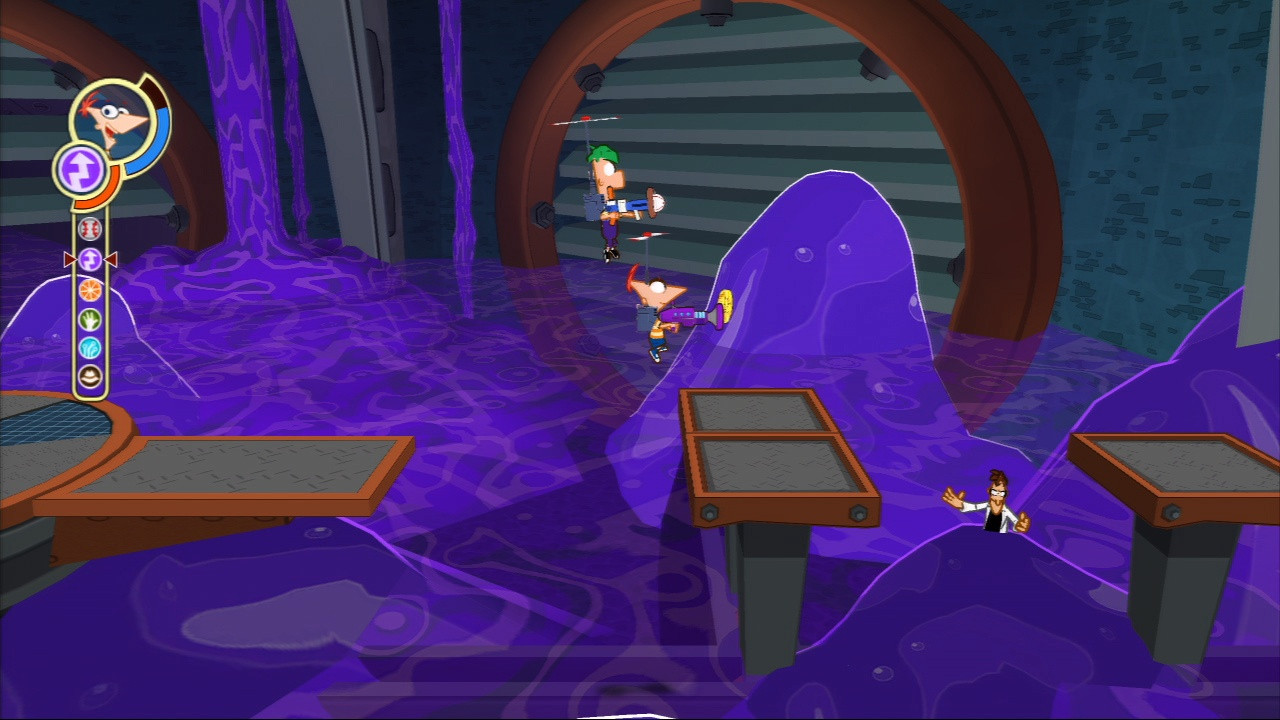The width and height of the screenshot is (1280, 720).
Task: Click the left red arrow gadget selector
Action: point(69,259)
